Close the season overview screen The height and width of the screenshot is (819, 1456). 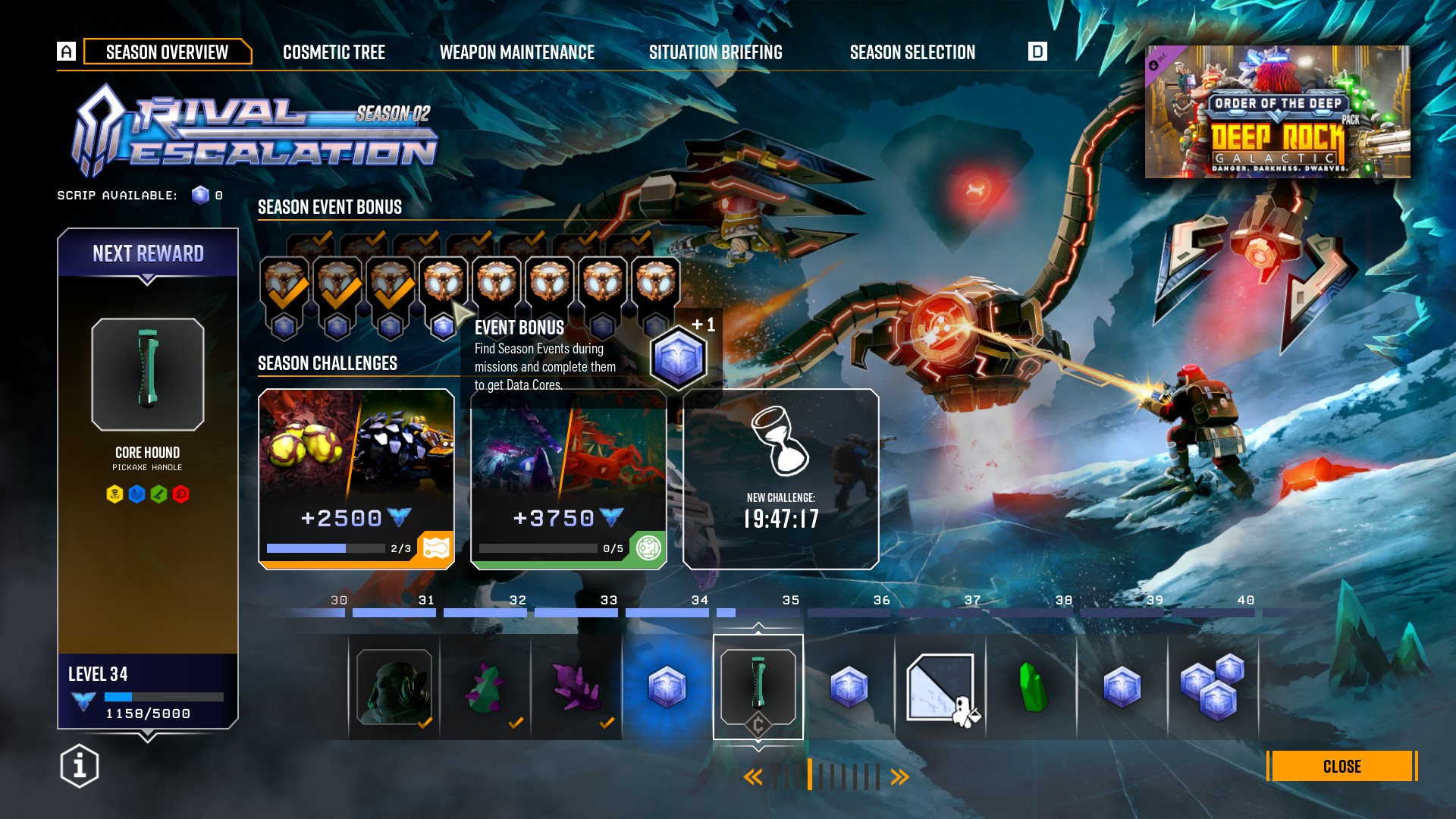pos(1341,767)
